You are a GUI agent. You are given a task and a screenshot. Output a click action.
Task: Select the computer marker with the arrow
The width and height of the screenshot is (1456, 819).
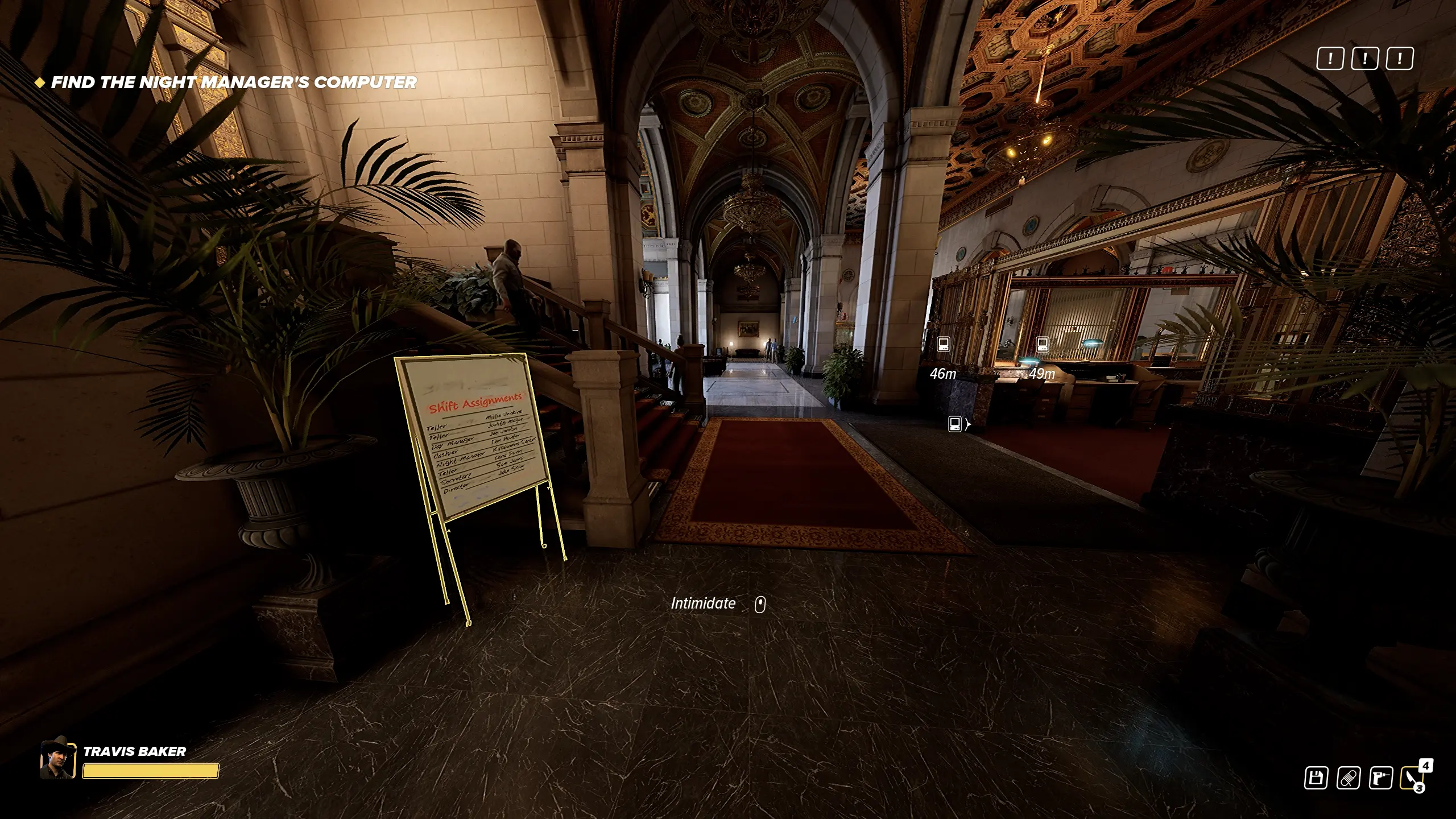(x=955, y=424)
